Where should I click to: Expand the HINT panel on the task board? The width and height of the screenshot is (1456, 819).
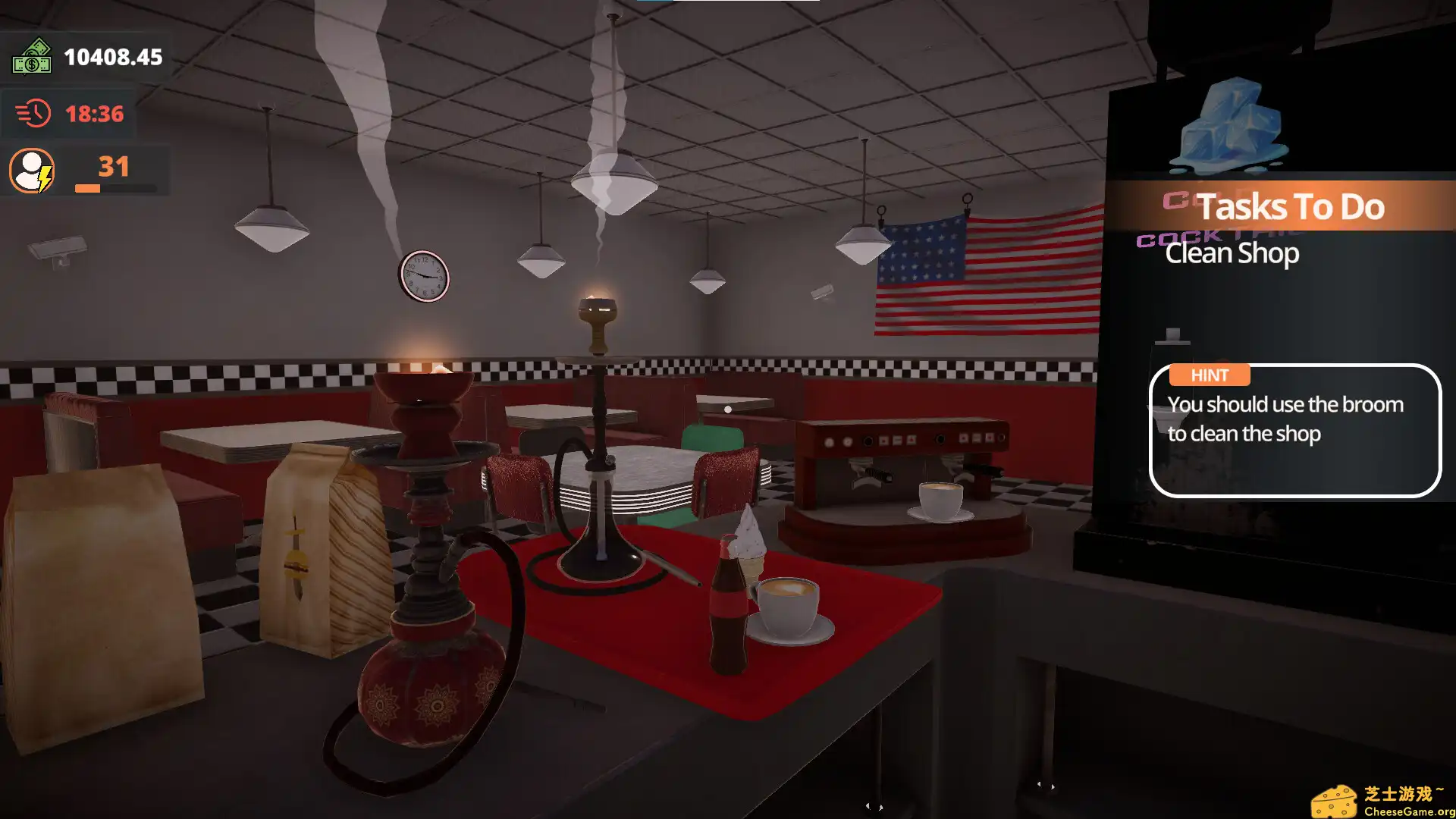pyautogui.click(x=1210, y=375)
